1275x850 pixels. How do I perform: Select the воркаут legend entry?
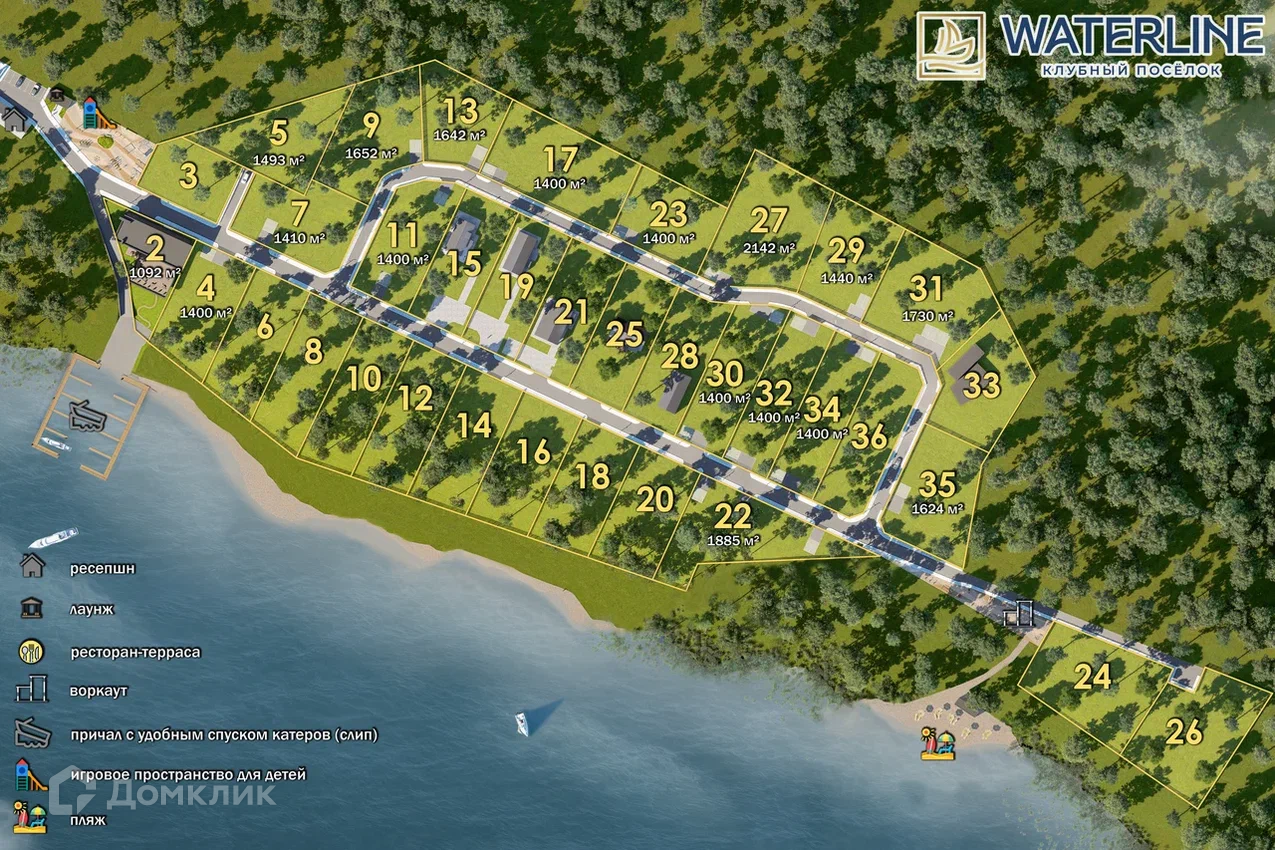click(98, 691)
